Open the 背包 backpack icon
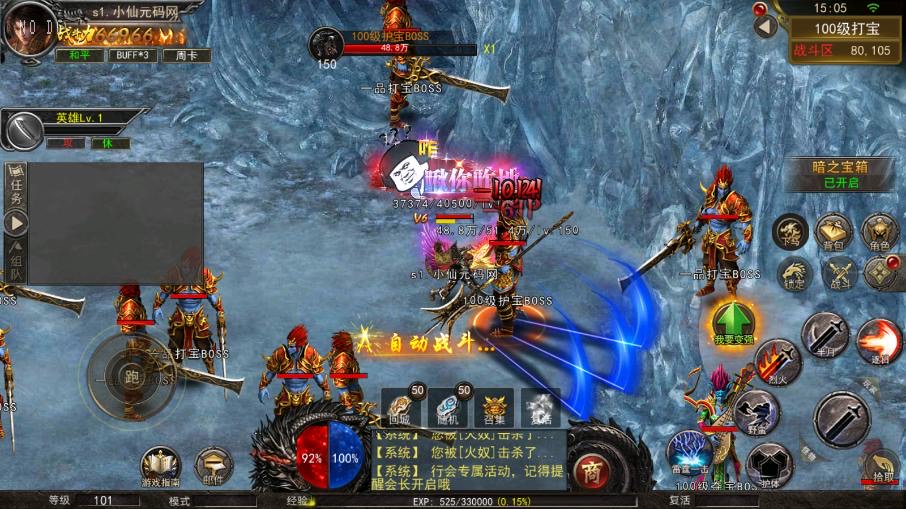The height and width of the screenshot is (509, 906). coord(833,231)
